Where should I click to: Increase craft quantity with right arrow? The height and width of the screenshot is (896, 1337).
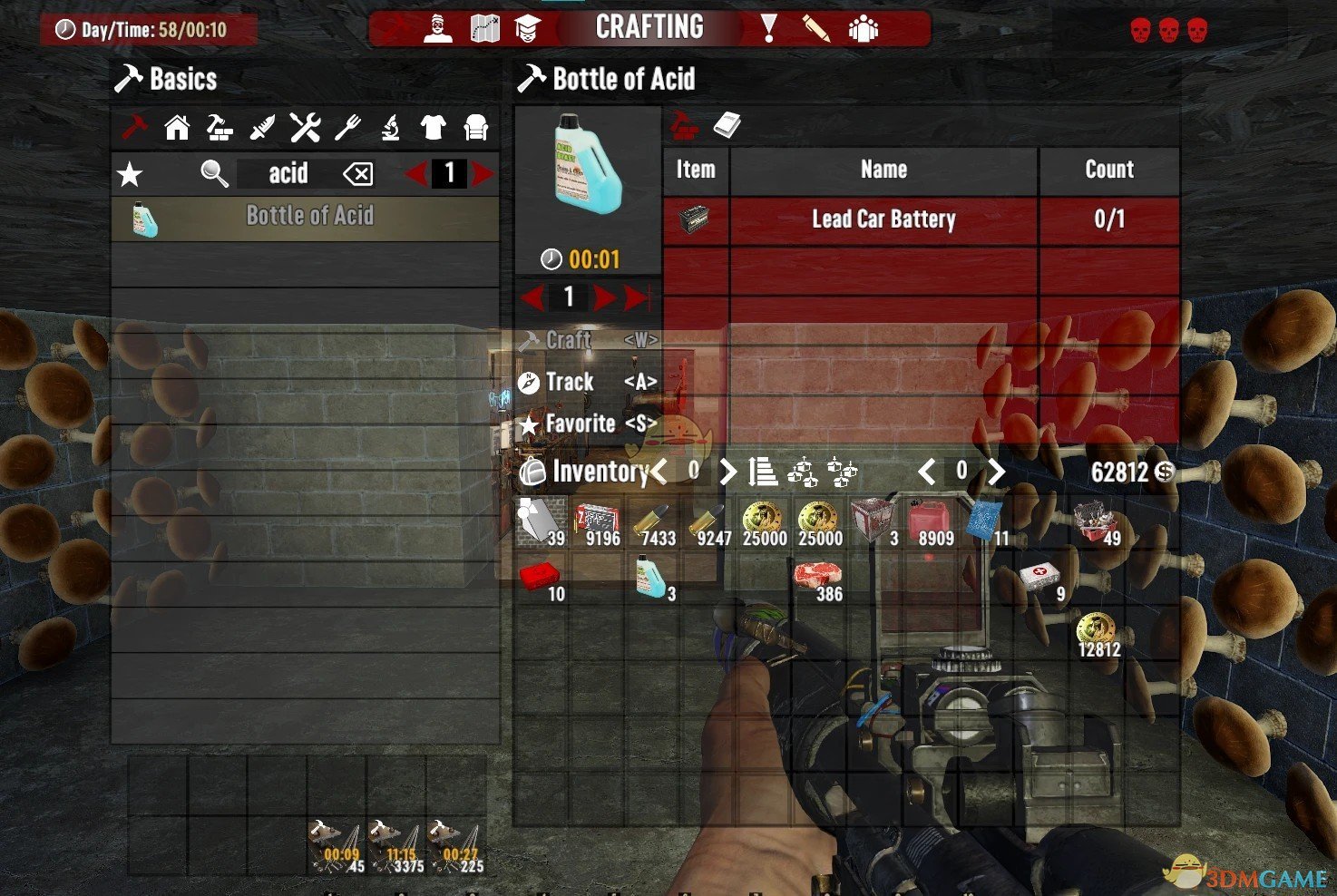click(x=606, y=297)
